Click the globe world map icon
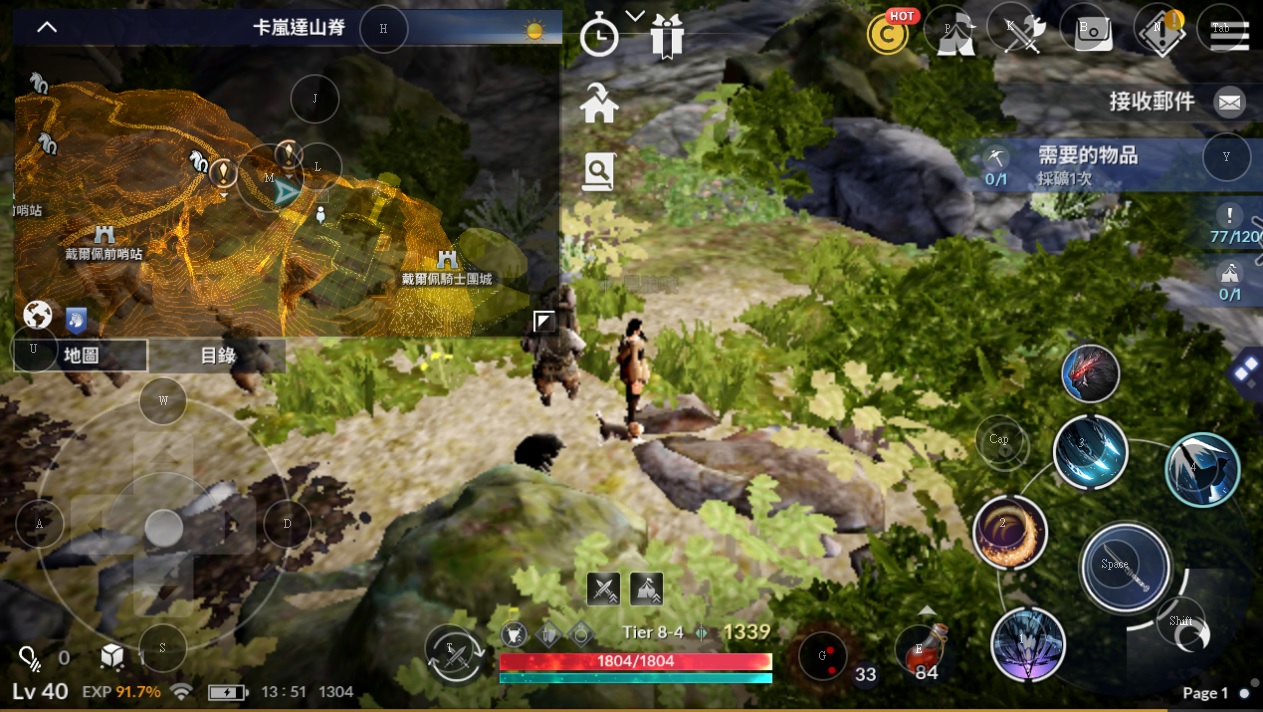This screenshot has width=1263, height=712. tap(38, 316)
